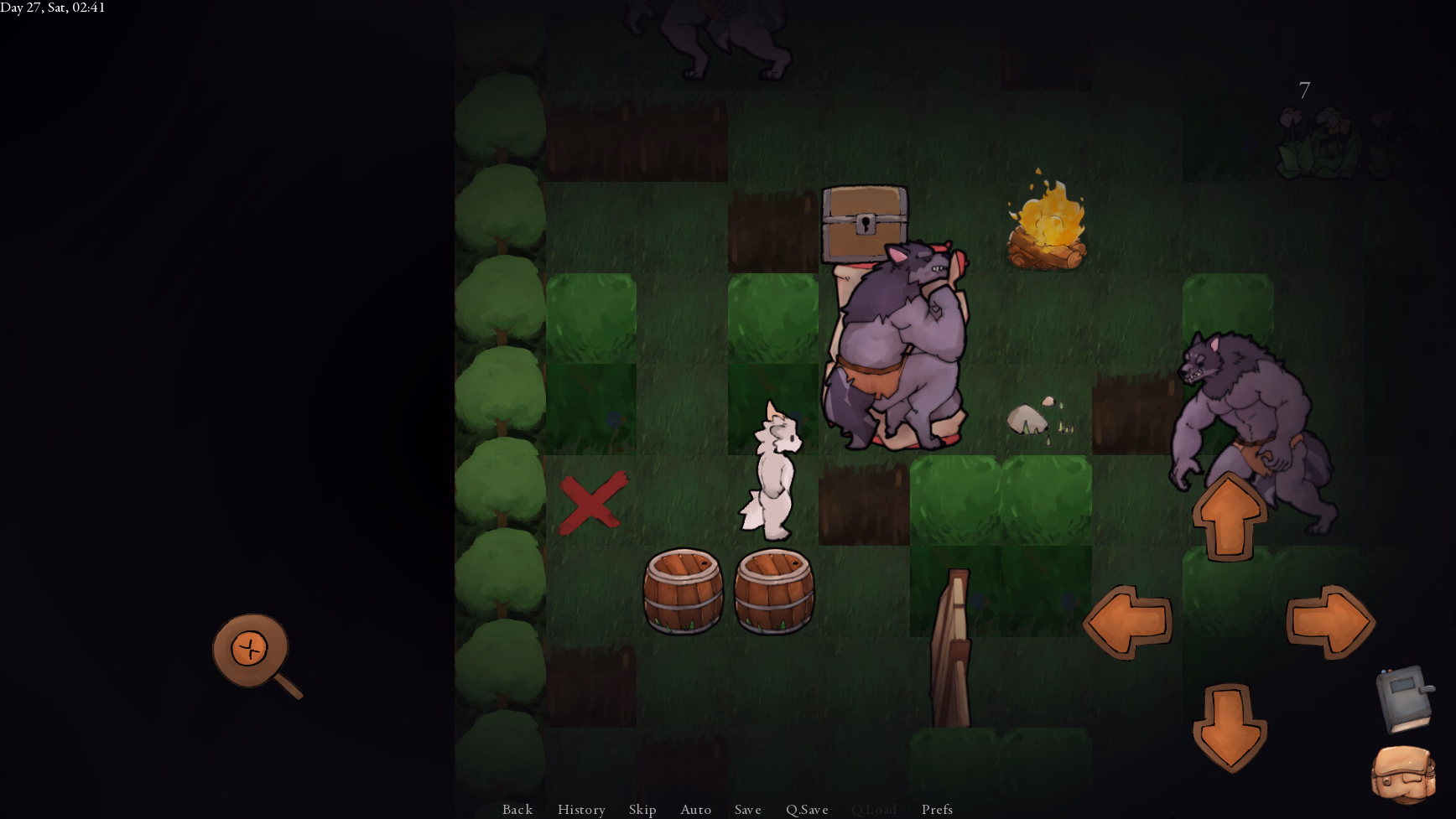Open the magnifying glass inspect tool
The width and height of the screenshot is (1456, 819).
[252, 651]
